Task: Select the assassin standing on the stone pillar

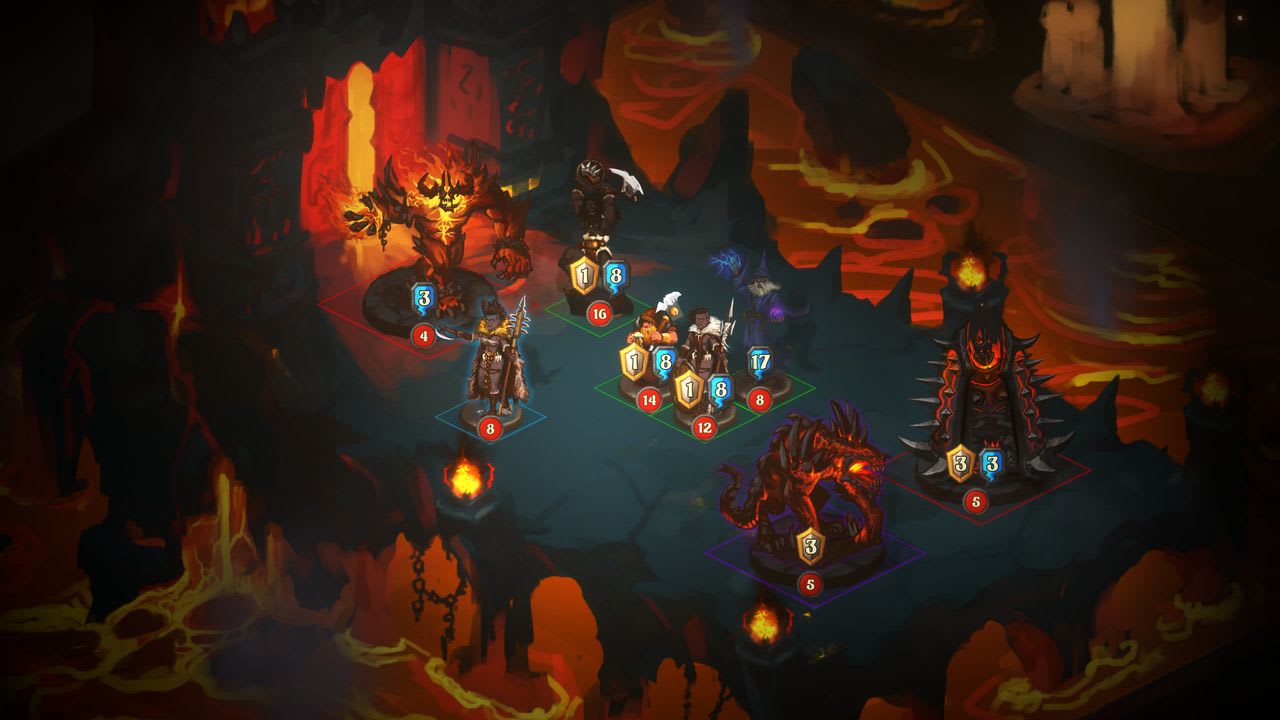Action: click(597, 200)
